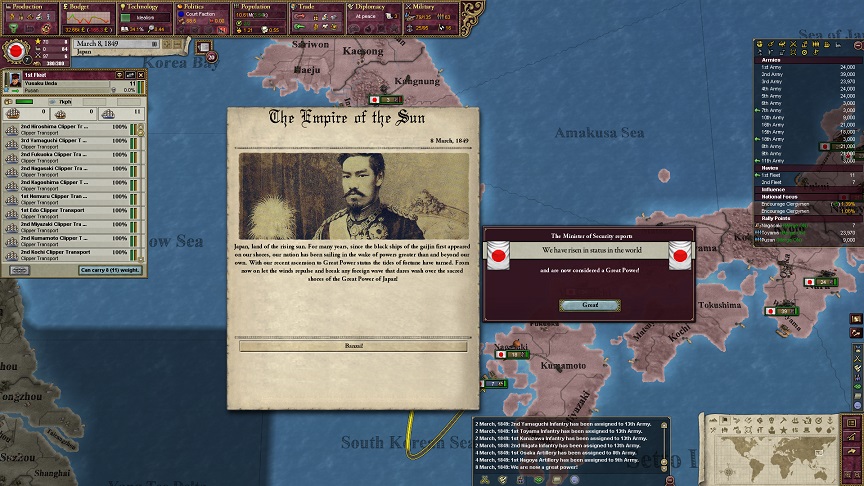864x486 pixels.
Task: Select the 11th Army in the outliner
Action: pyautogui.click(x=774, y=160)
